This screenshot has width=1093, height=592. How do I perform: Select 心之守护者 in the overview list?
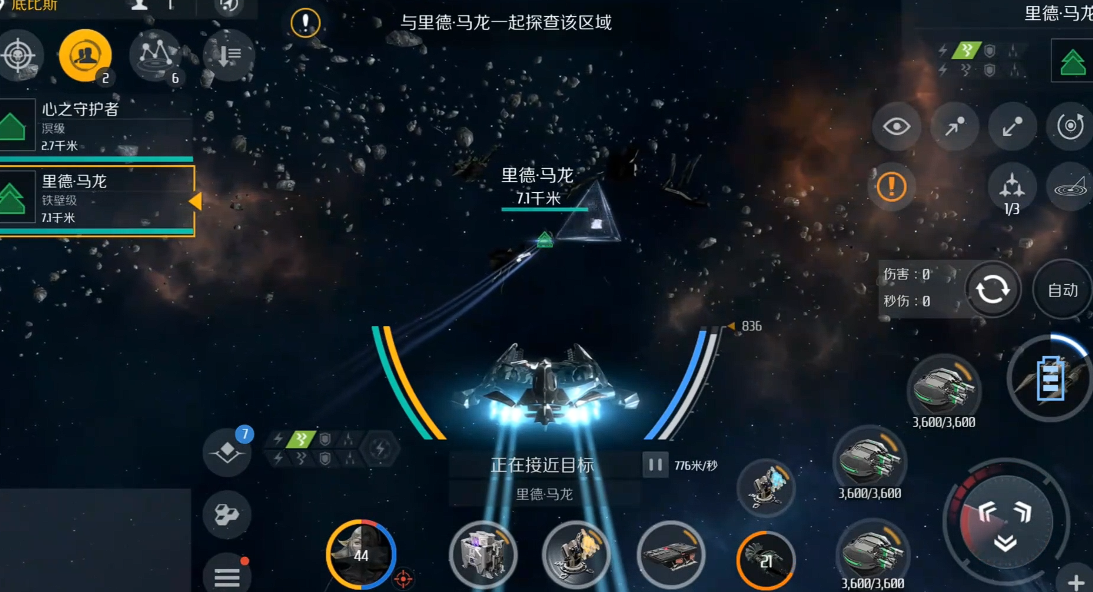(95, 124)
